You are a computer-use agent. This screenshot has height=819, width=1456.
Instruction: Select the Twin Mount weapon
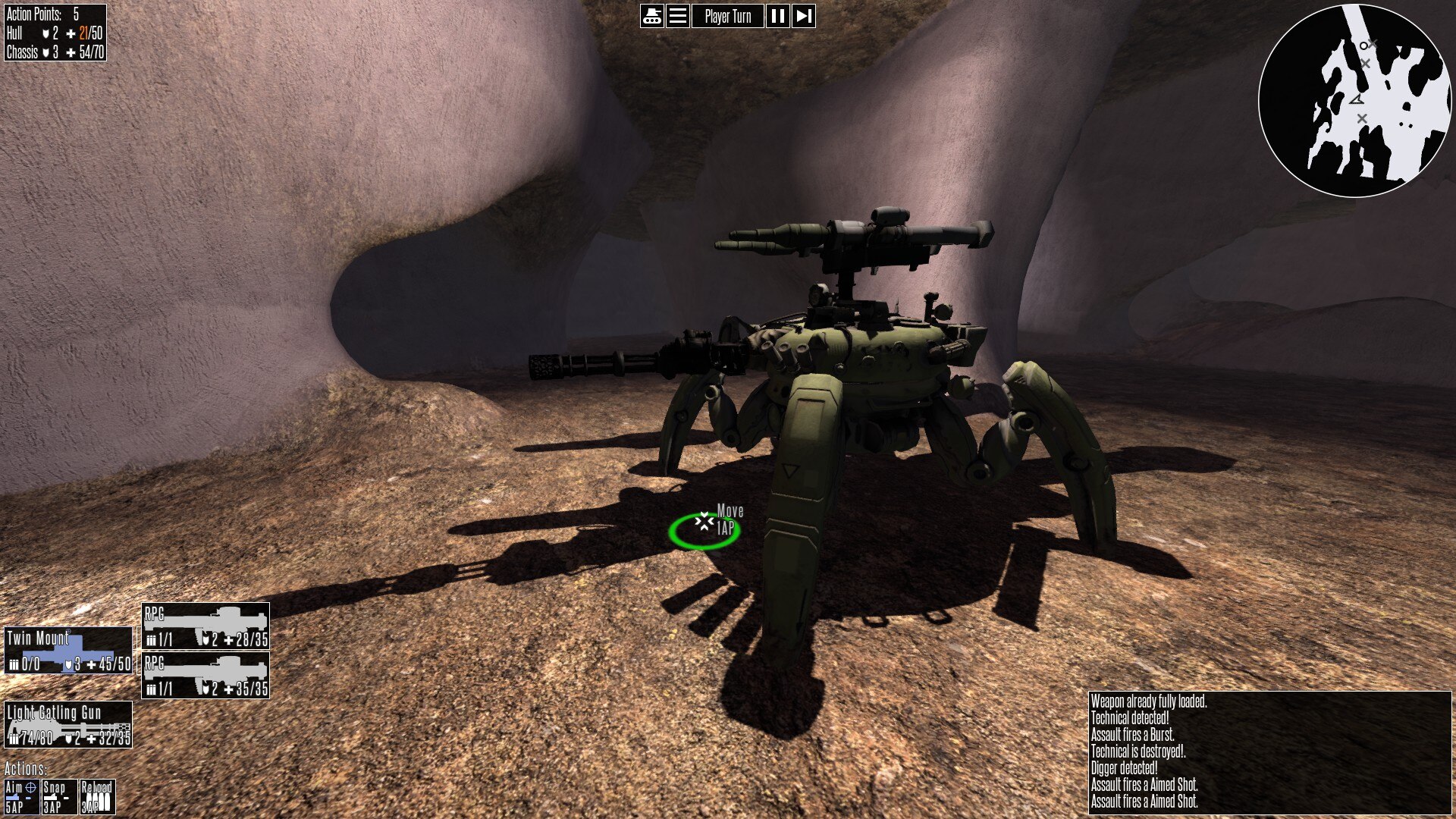[x=69, y=651]
